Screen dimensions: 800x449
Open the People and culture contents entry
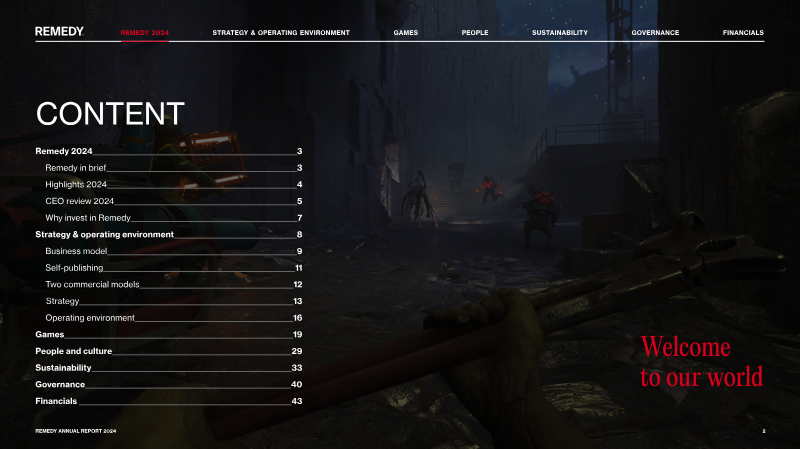point(73,351)
